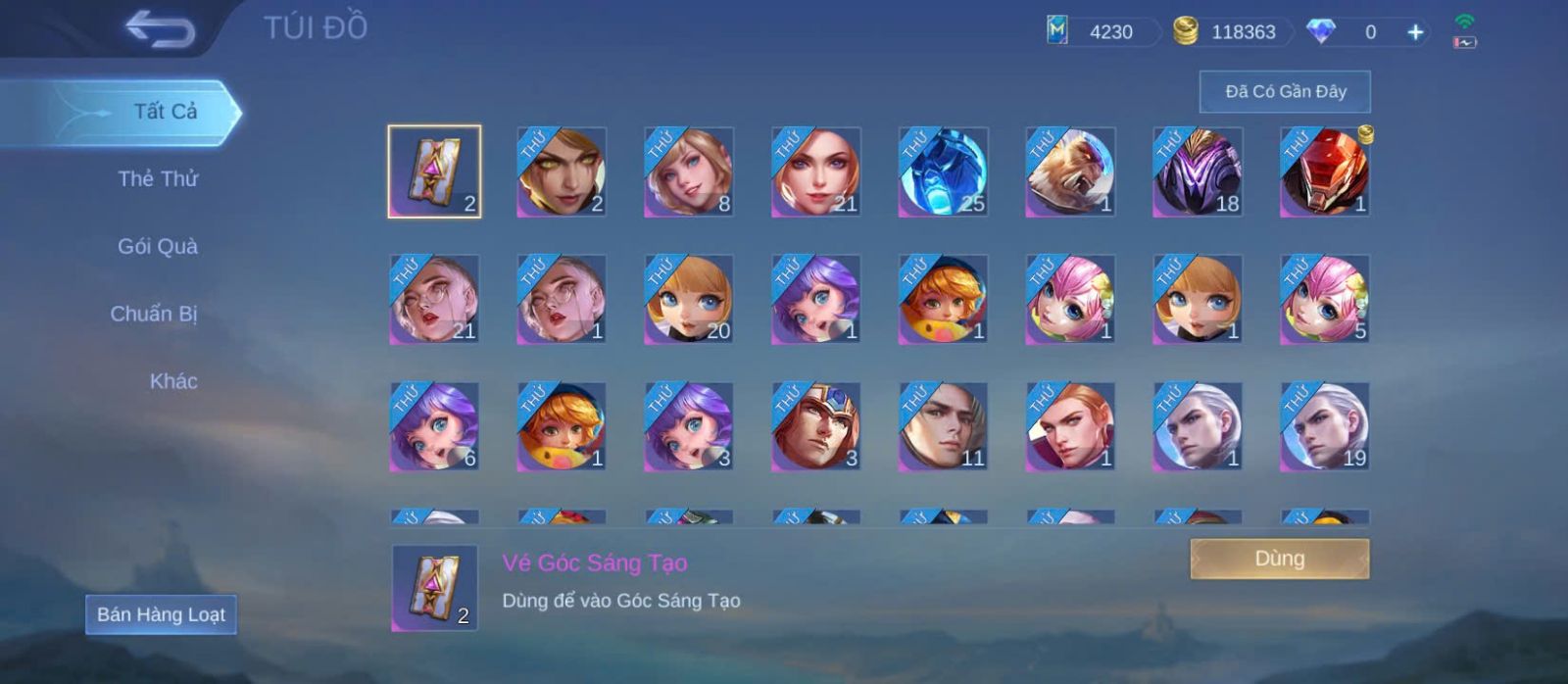Select the pink-haired chibi card with 5
This screenshot has width=1568, height=684.
(1325, 300)
